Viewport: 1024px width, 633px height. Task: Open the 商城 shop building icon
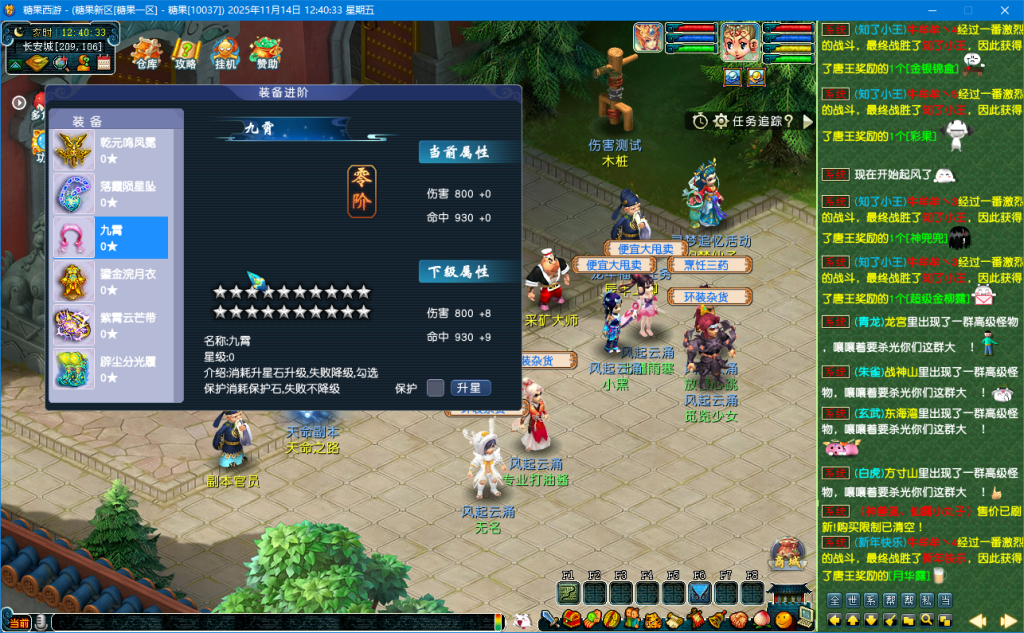788,555
